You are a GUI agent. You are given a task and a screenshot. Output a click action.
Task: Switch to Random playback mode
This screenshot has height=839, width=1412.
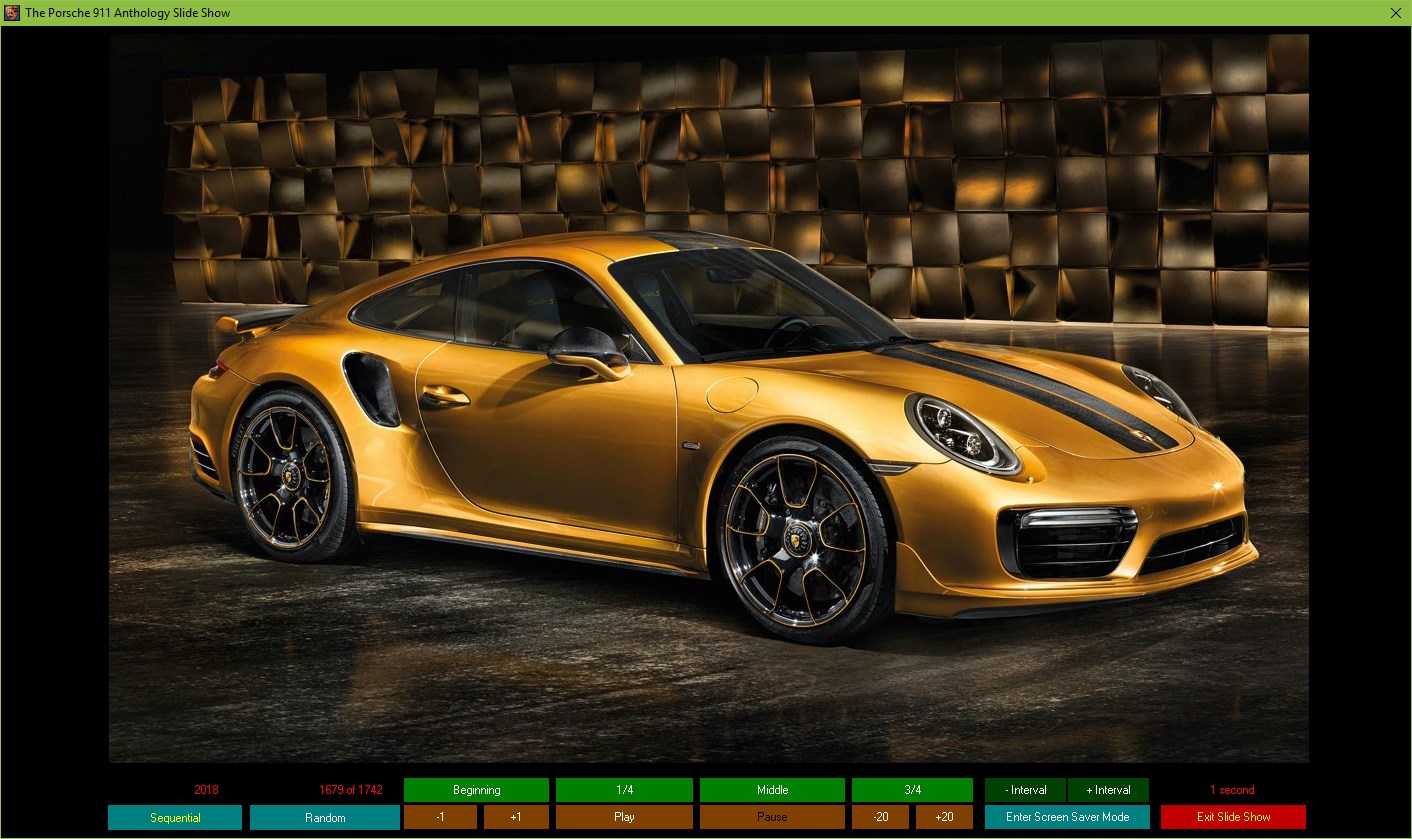pos(325,818)
